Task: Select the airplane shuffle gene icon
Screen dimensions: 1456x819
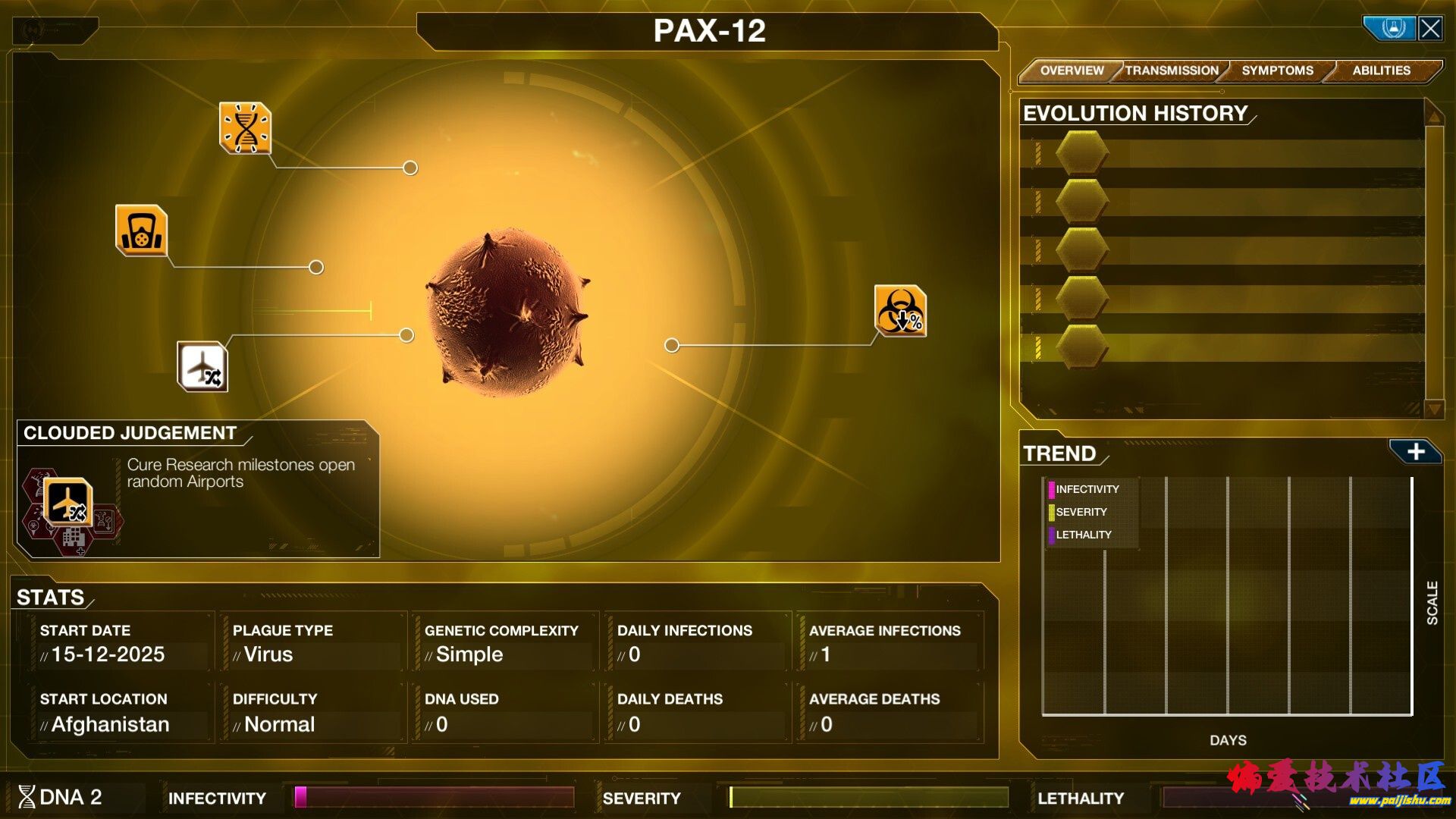Action: pos(202,367)
